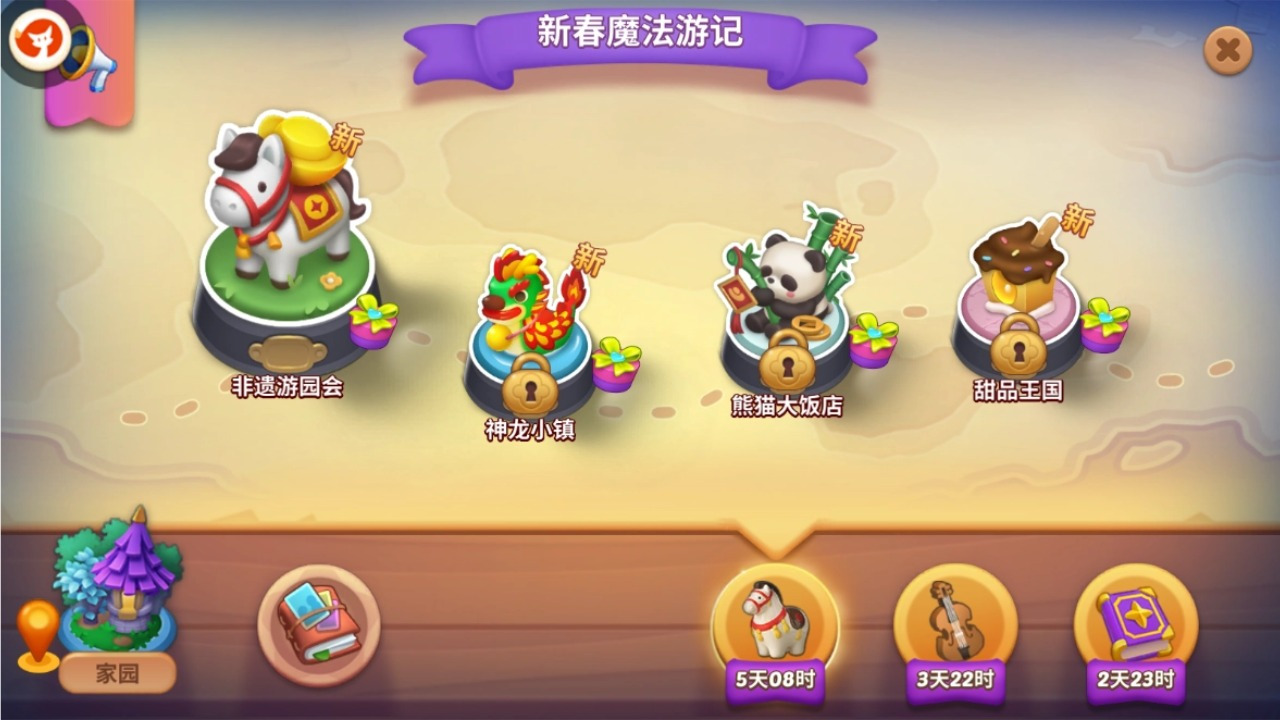1280x720 pixels.
Task: Open the photo album book icon
Action: [320, 625]
